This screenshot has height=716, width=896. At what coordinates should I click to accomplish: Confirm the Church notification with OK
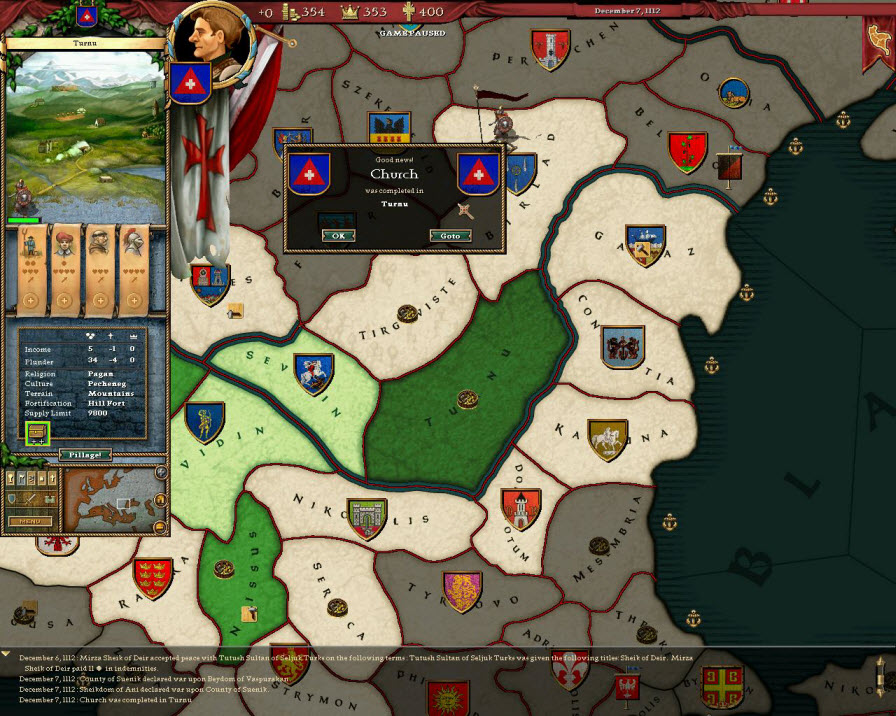[x=338, y=236]
